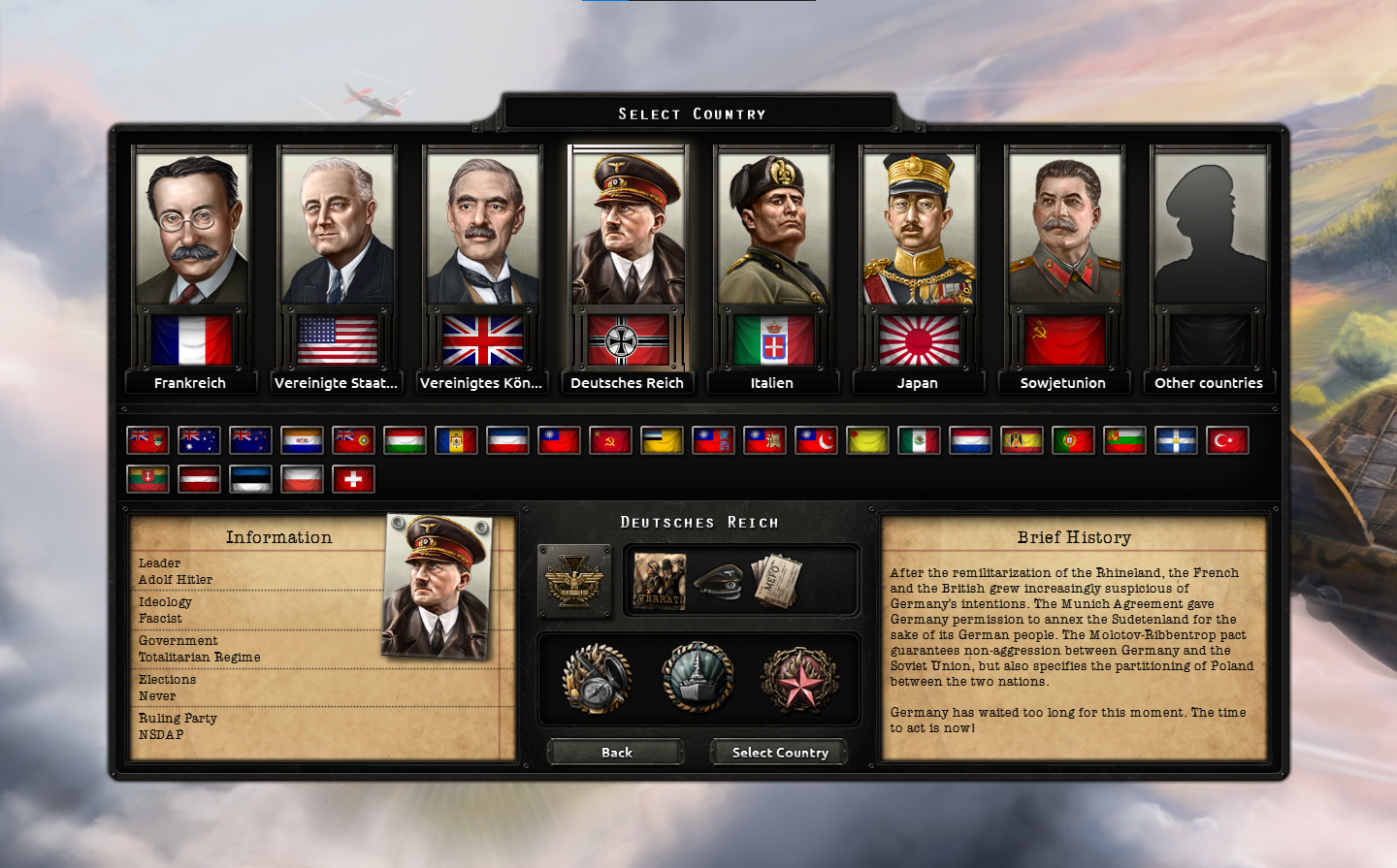
Task: Click the Verrat national focus icon
Action: [658, 582]
